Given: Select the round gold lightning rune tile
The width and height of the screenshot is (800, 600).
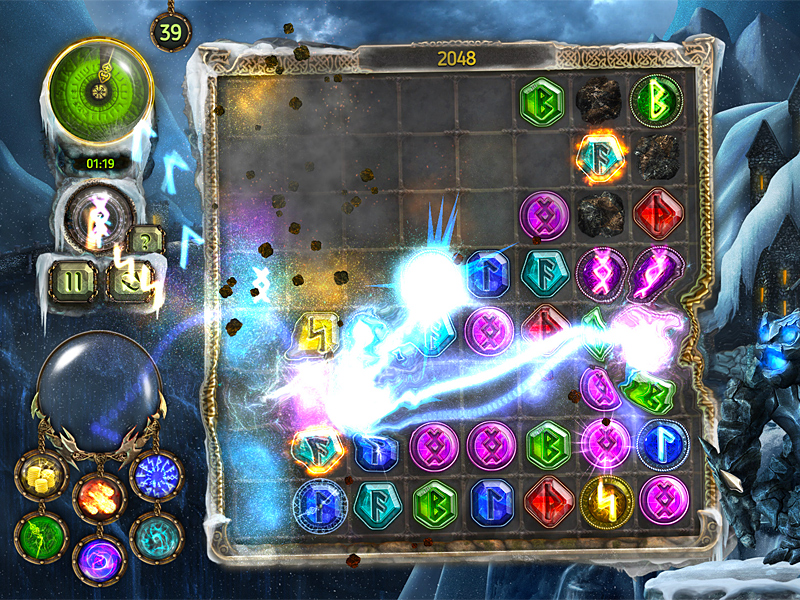Looking at the screenshot, I should click(607, 499).
